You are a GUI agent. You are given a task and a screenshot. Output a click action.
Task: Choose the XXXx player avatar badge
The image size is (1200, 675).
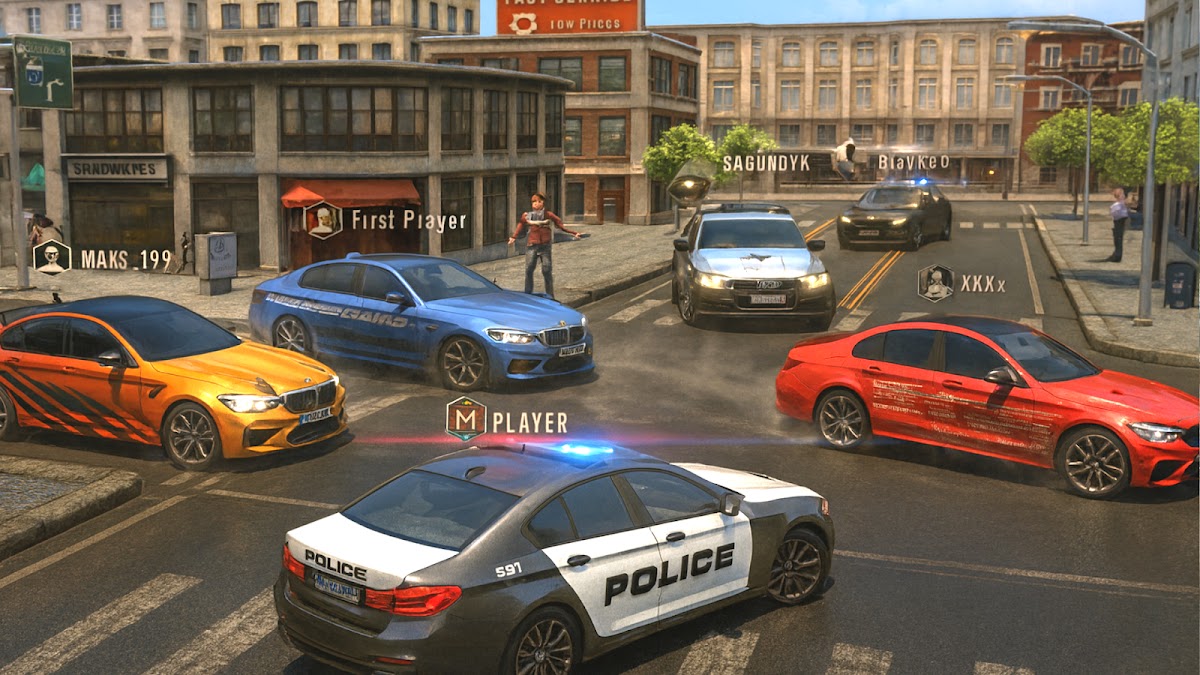click(x=936, y=283)
